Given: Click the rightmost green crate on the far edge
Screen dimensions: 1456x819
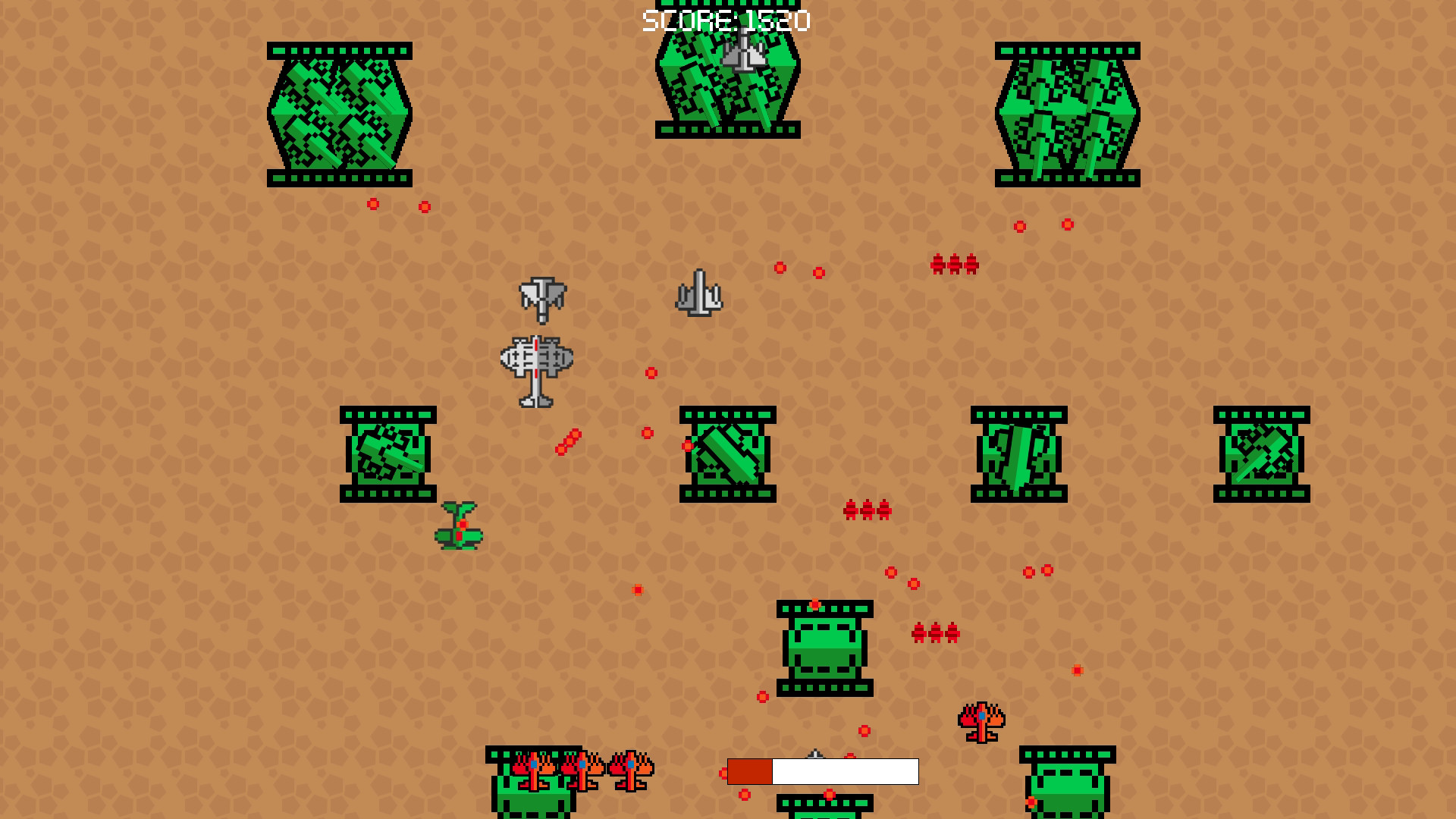Looking at the screenshot, I should click(x=1263, y=453).
